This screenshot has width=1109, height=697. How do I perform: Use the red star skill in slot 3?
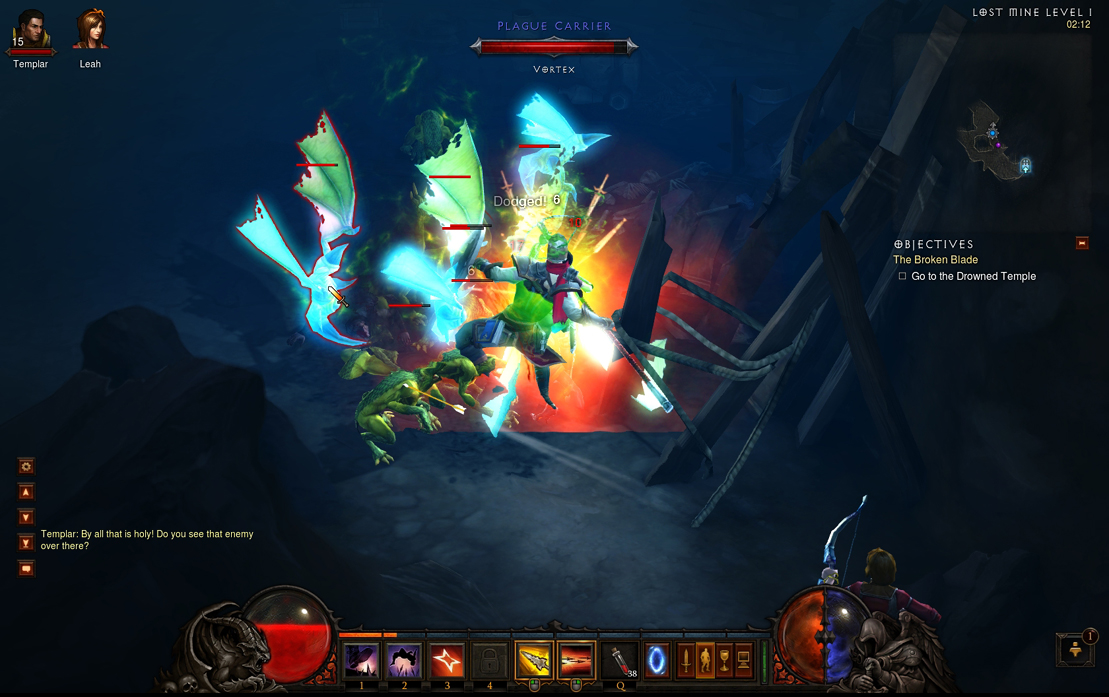[x=447, y=661]
